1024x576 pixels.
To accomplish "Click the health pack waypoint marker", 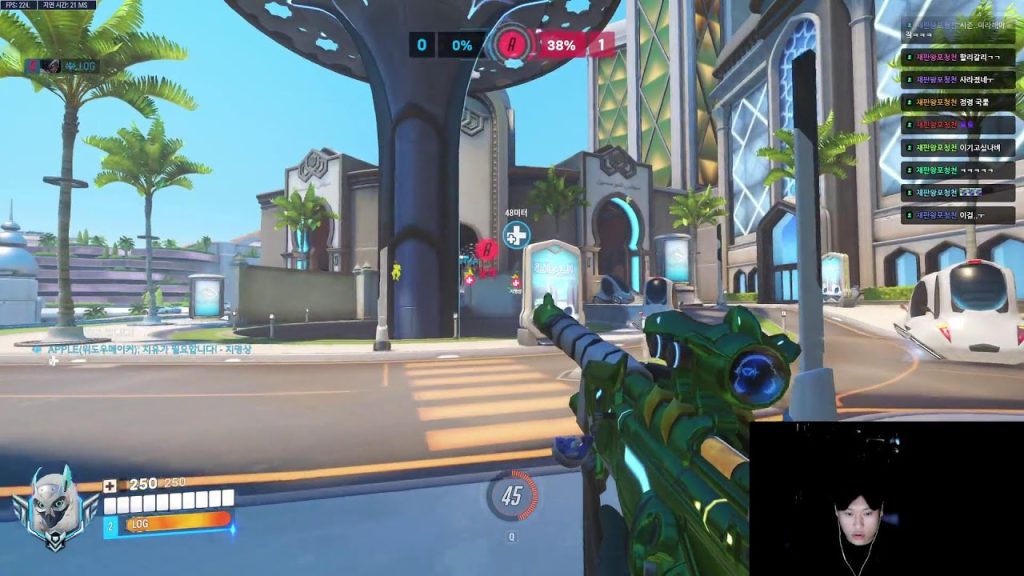I will coord(516,236).
